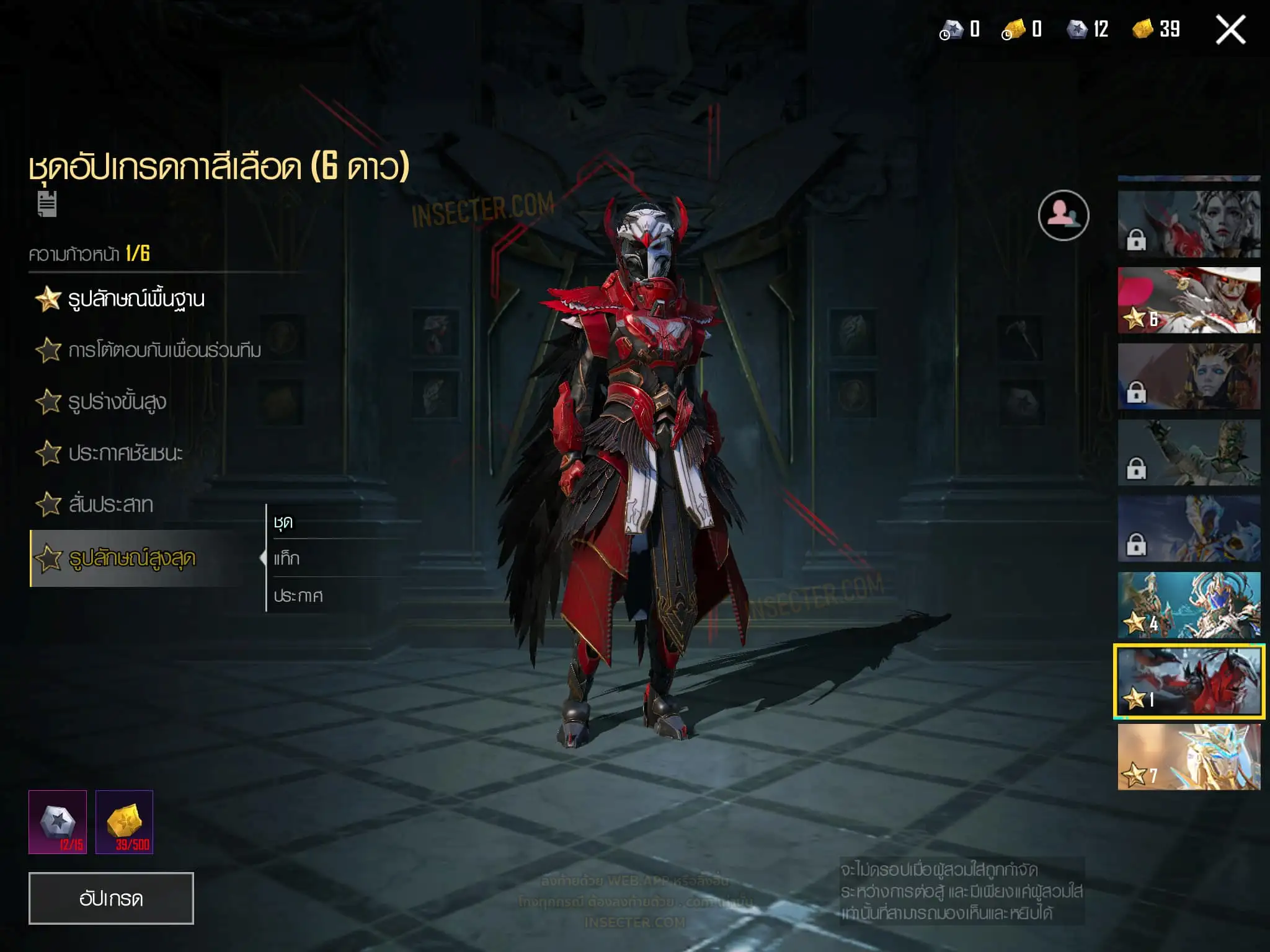
Task: Open the document icon under outfit title
Action: 47,205
